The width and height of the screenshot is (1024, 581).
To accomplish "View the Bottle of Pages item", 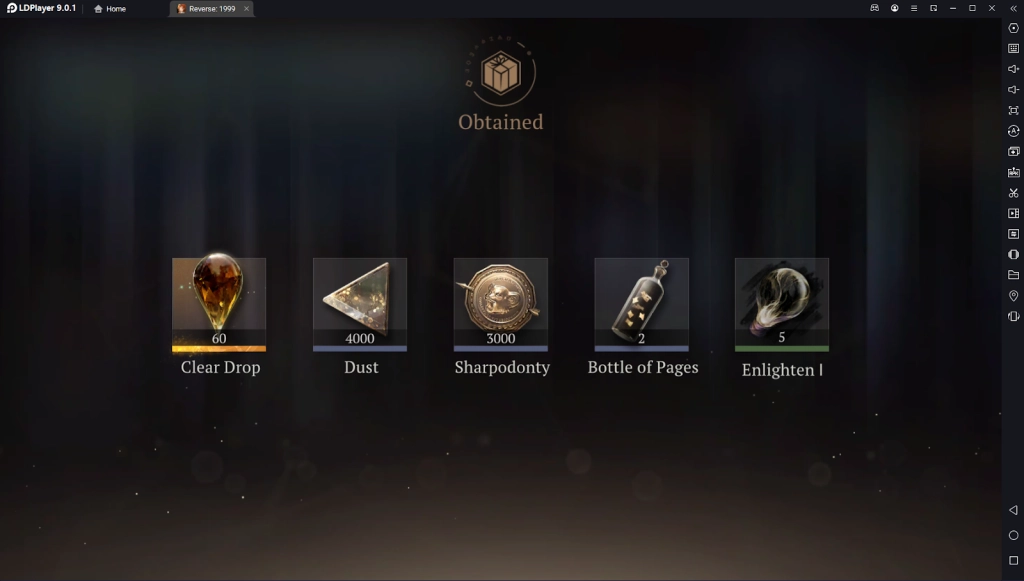I will [642, 302].
